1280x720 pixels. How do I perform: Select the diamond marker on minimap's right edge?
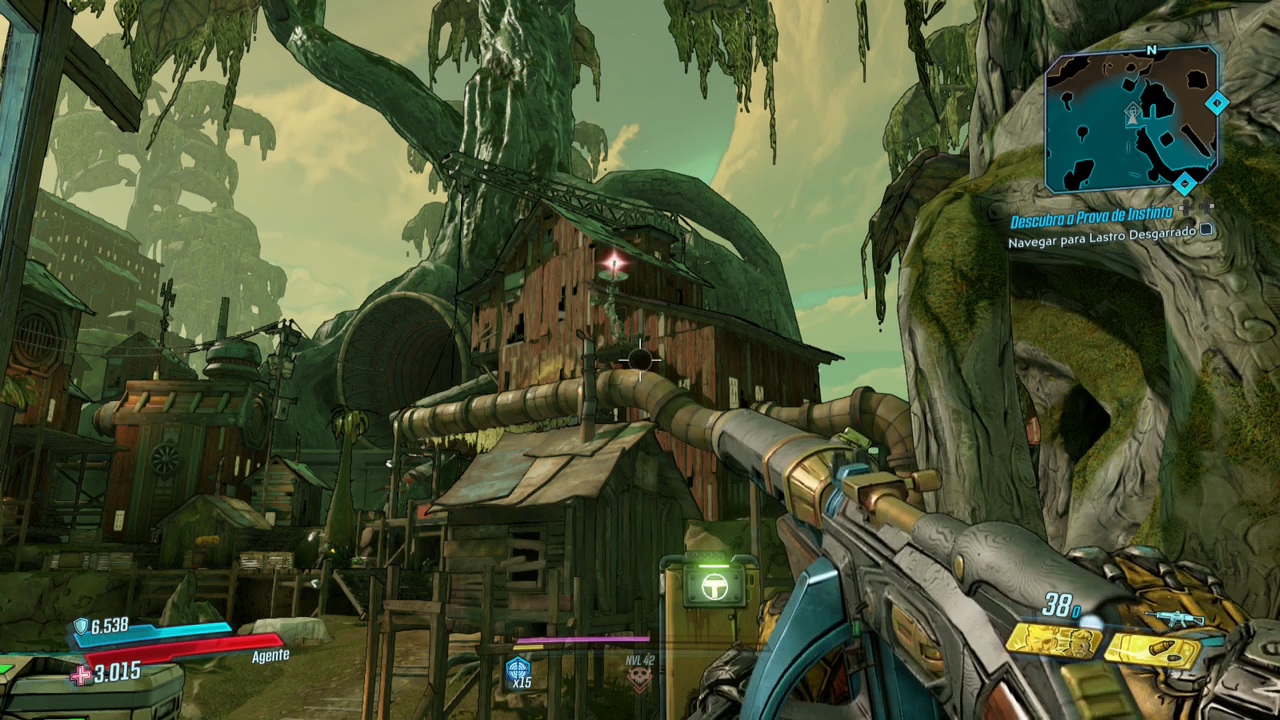point(1216,103)
